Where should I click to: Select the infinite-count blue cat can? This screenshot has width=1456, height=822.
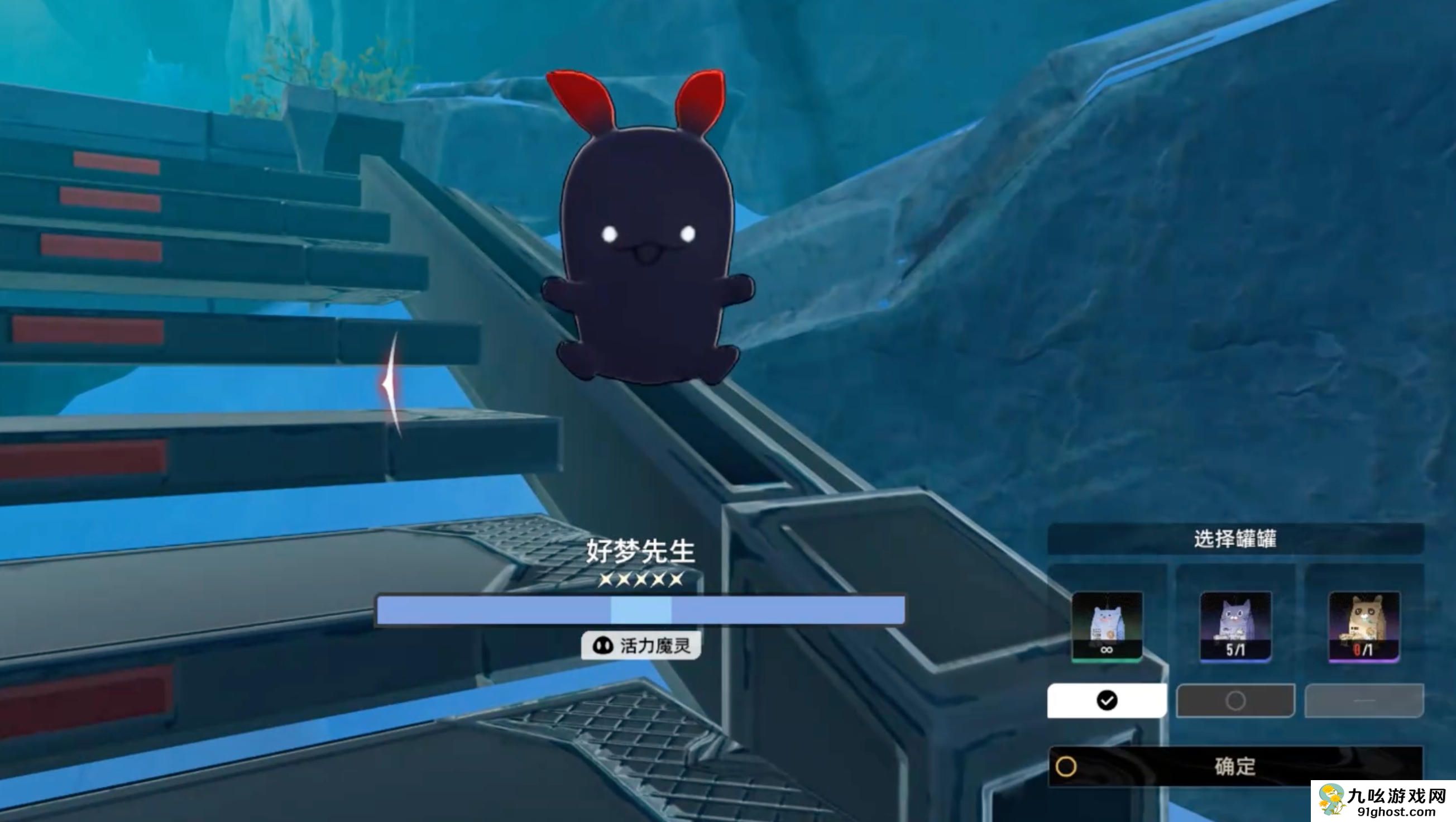tap(1107, 626)
